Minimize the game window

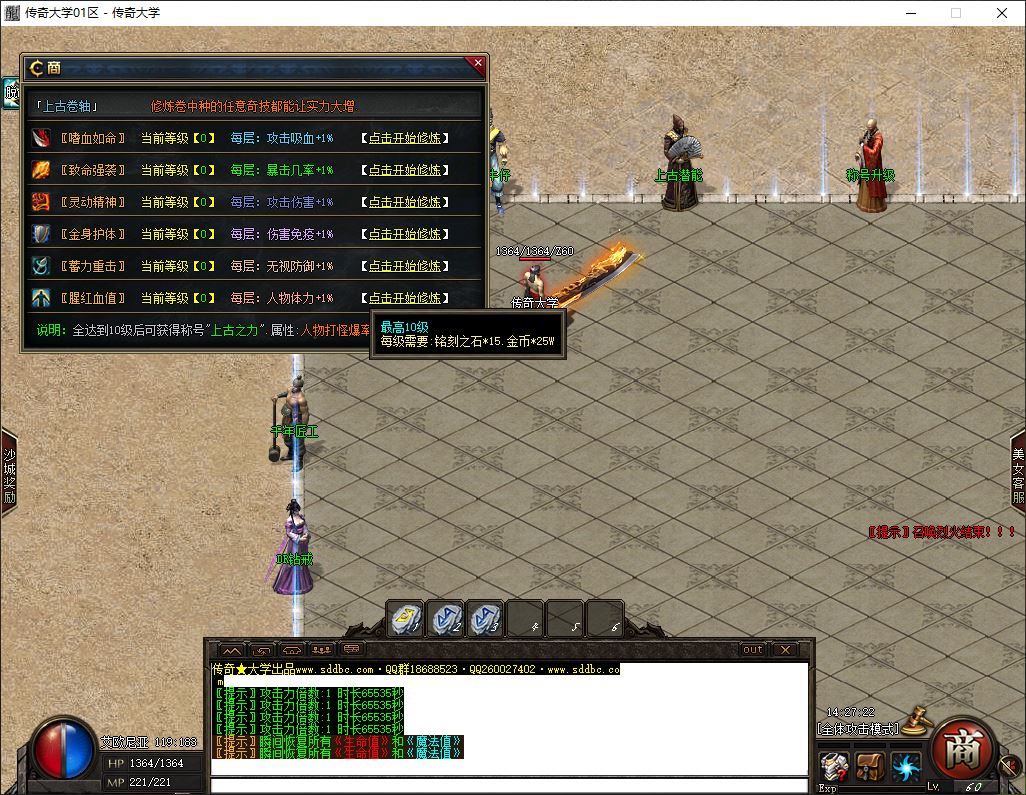click(x=910, y=14)
